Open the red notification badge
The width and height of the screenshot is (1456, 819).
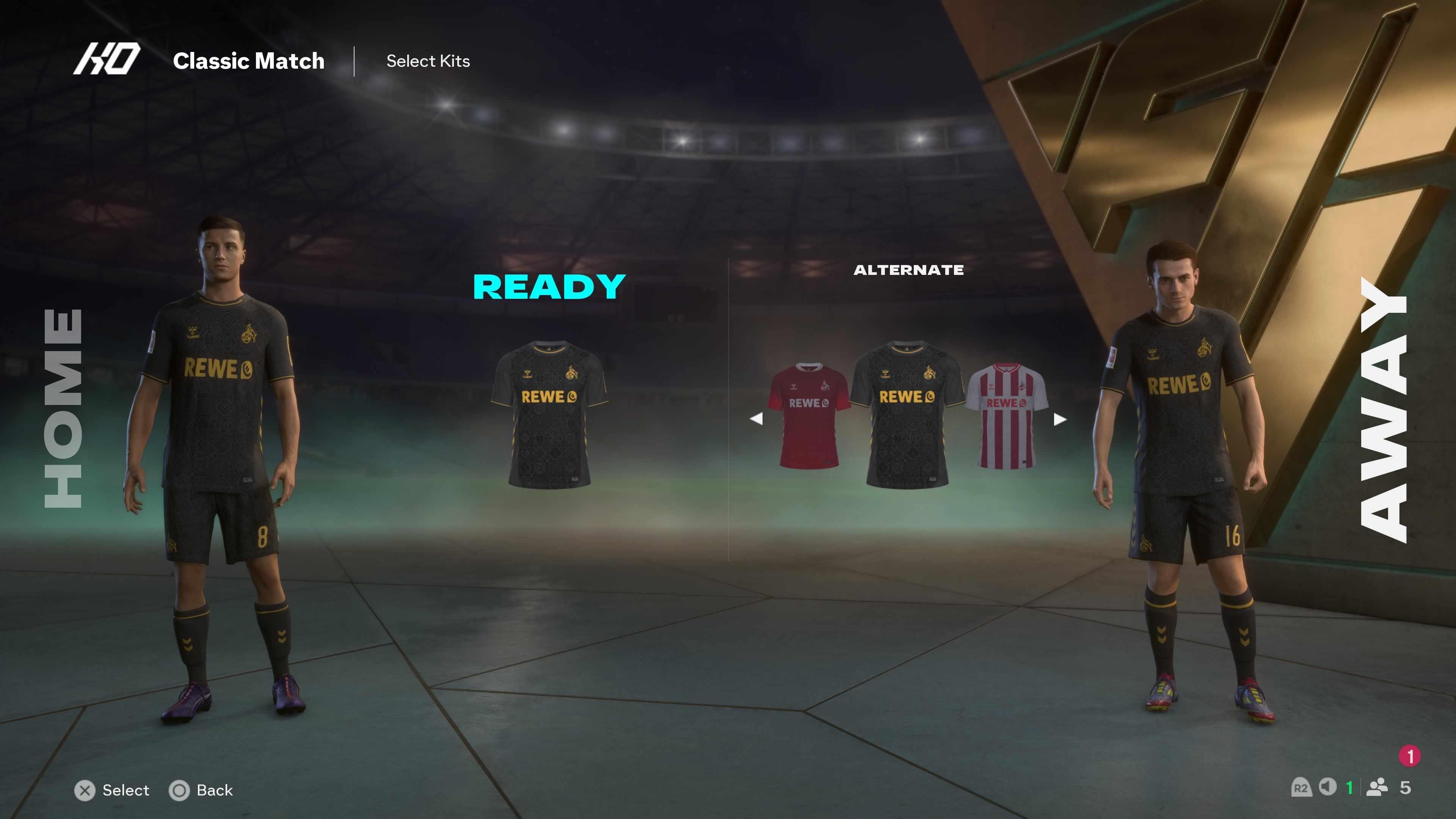click(x=1410, y=756)
